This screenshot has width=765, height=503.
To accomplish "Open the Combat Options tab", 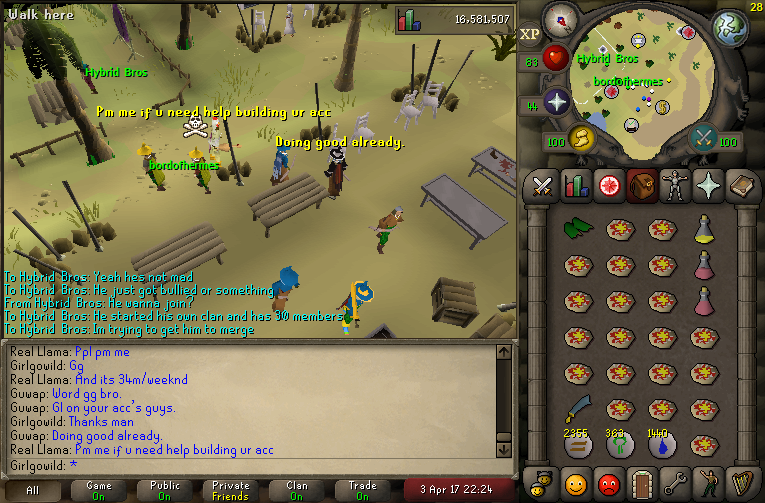I will 543,186.
